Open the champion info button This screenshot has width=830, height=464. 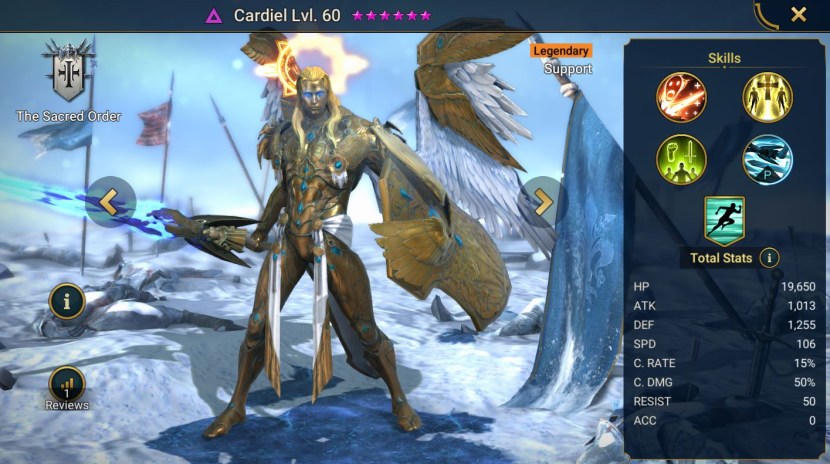pos(67,300)
